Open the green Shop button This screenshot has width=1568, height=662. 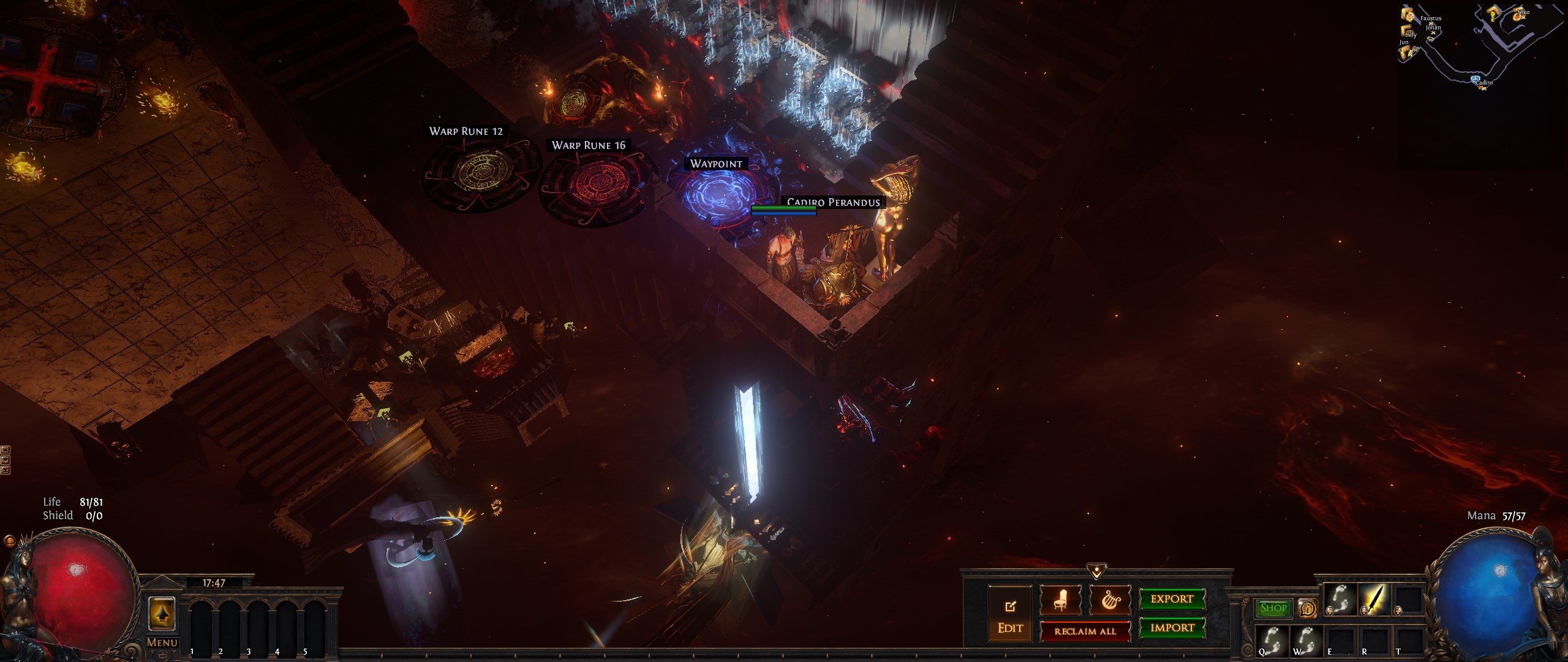click(x=1273, y=608)
